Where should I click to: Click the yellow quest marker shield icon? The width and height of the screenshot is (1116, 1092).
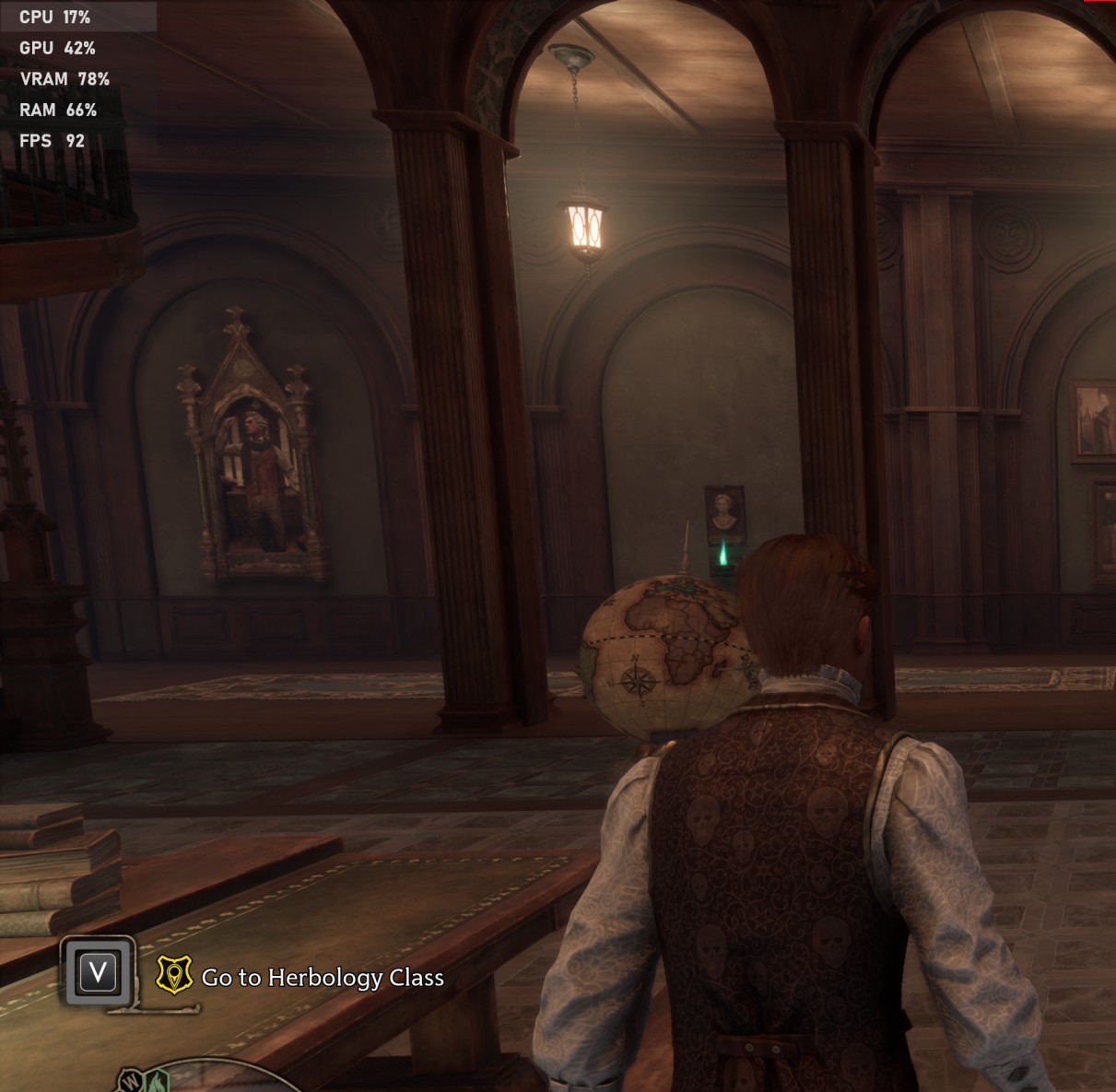click(x=174, y=975)
